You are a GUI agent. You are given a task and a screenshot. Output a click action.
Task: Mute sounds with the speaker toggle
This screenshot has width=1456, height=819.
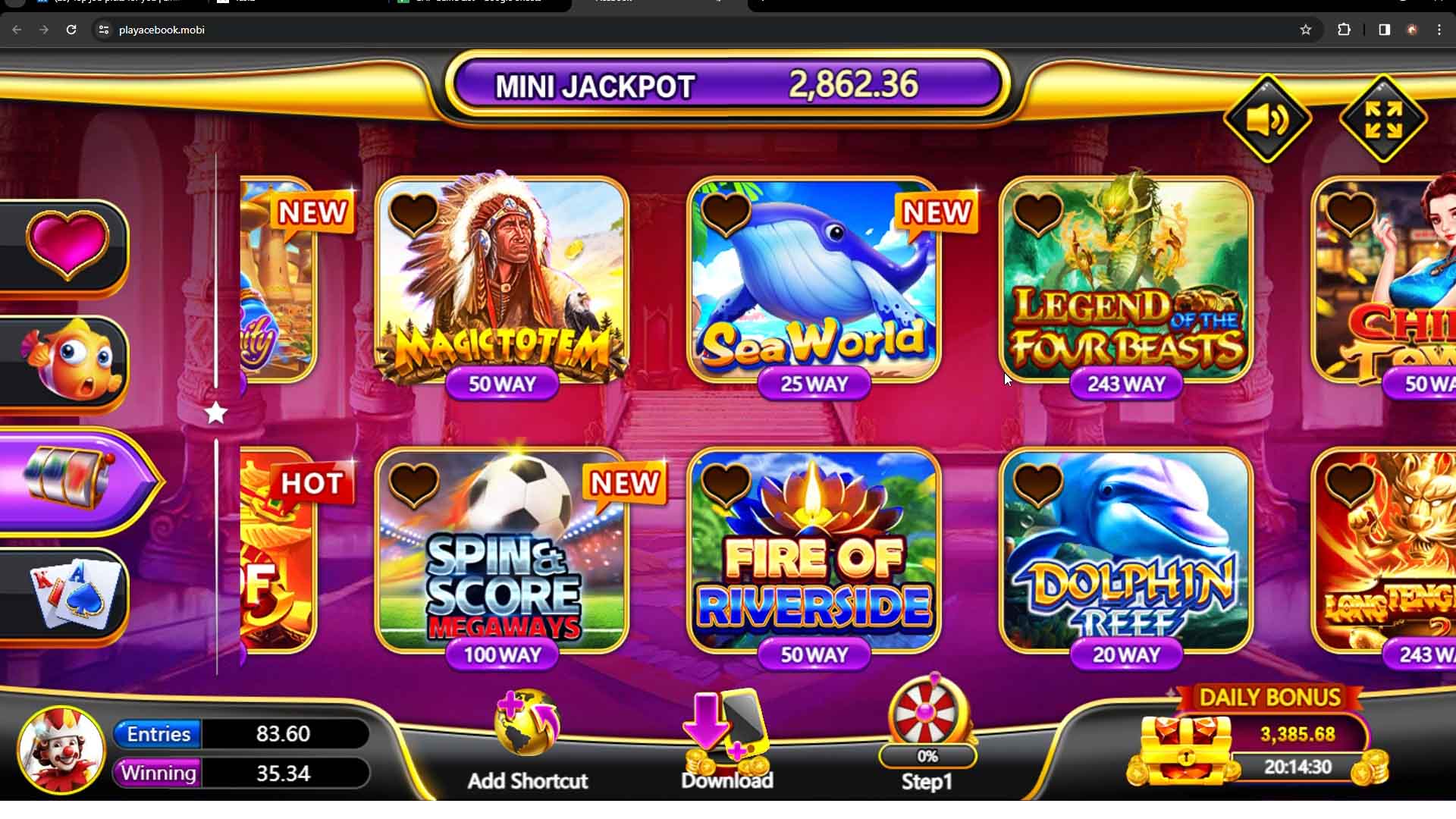pos(1267,119)
